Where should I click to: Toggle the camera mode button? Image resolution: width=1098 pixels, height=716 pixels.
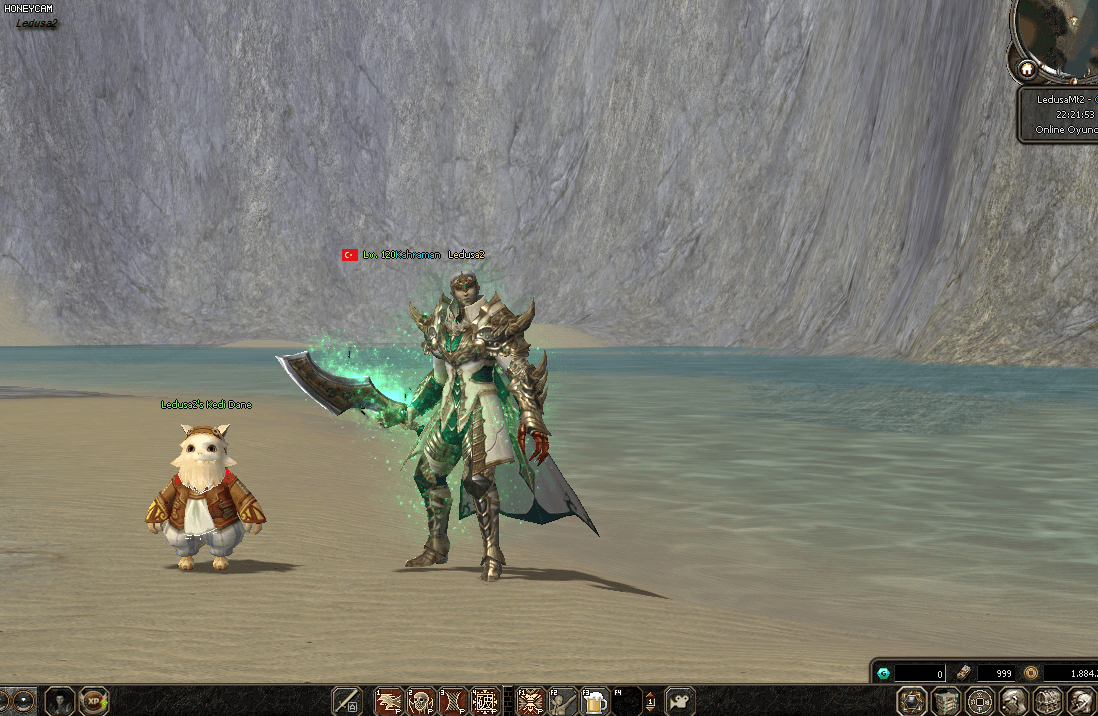[681, 701]
